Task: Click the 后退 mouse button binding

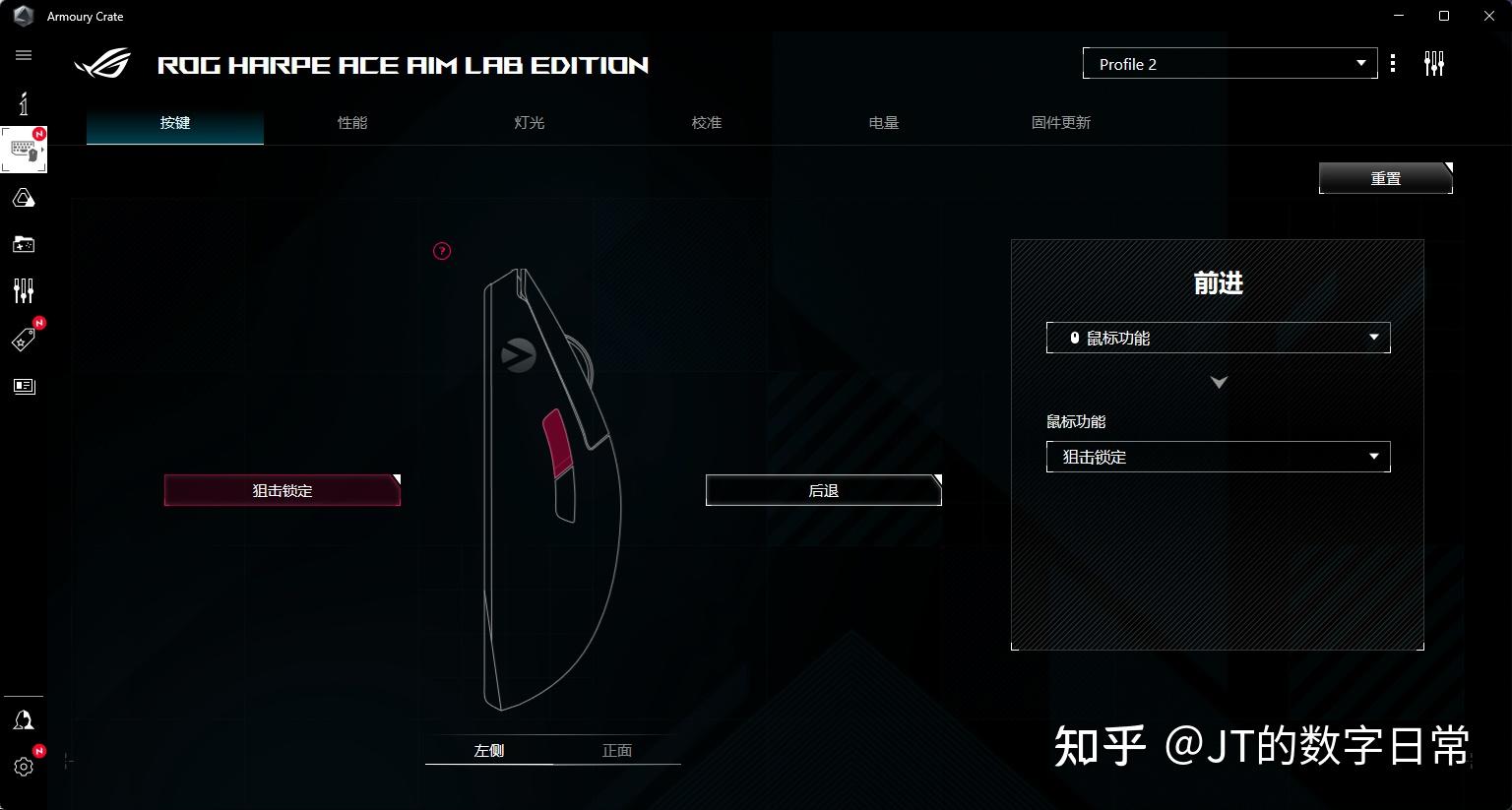Action: pyautogui.click(x=823, y=489)
